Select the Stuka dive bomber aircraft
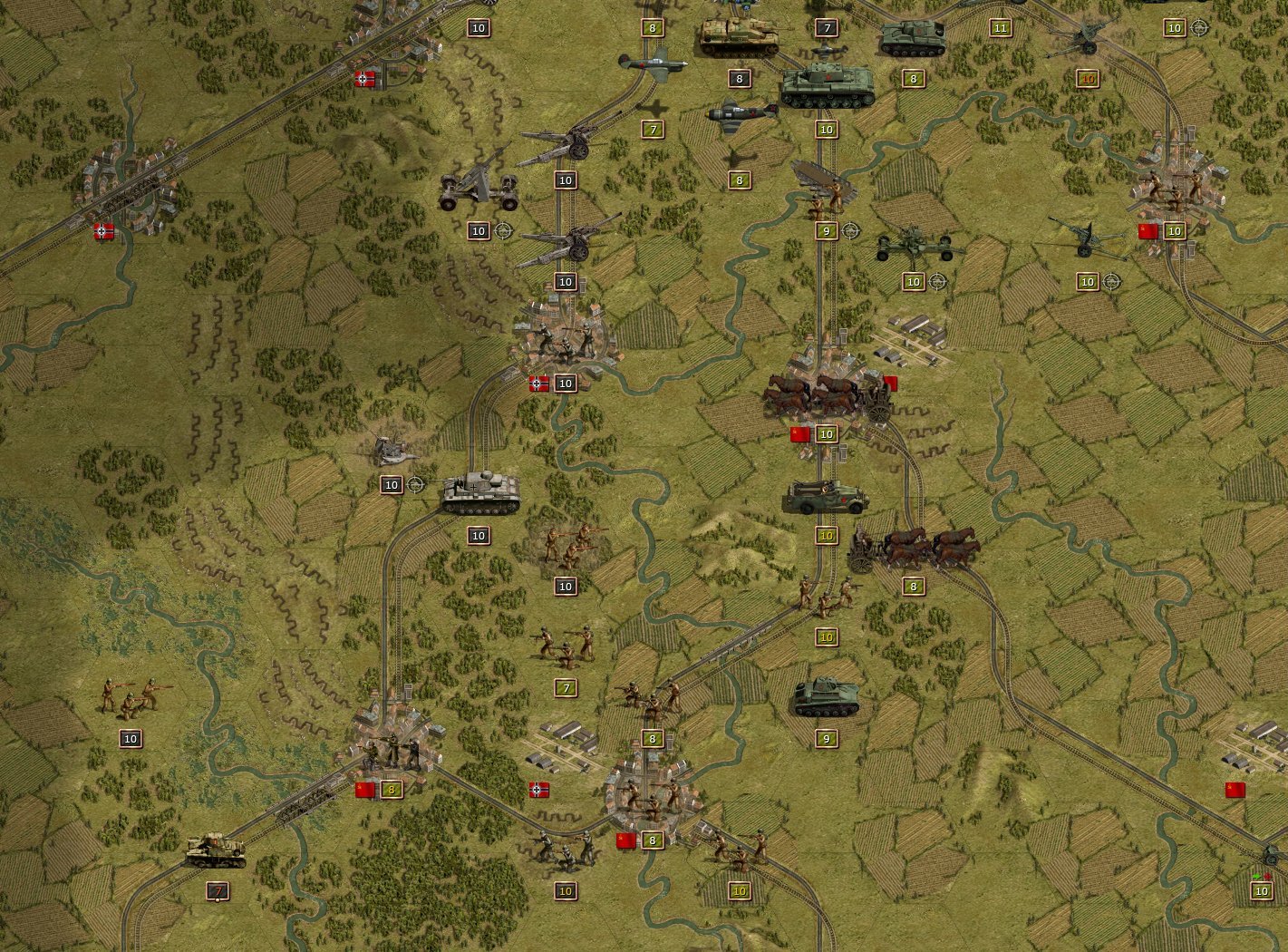Screen dimensions: 1288x952 (745, 113)
